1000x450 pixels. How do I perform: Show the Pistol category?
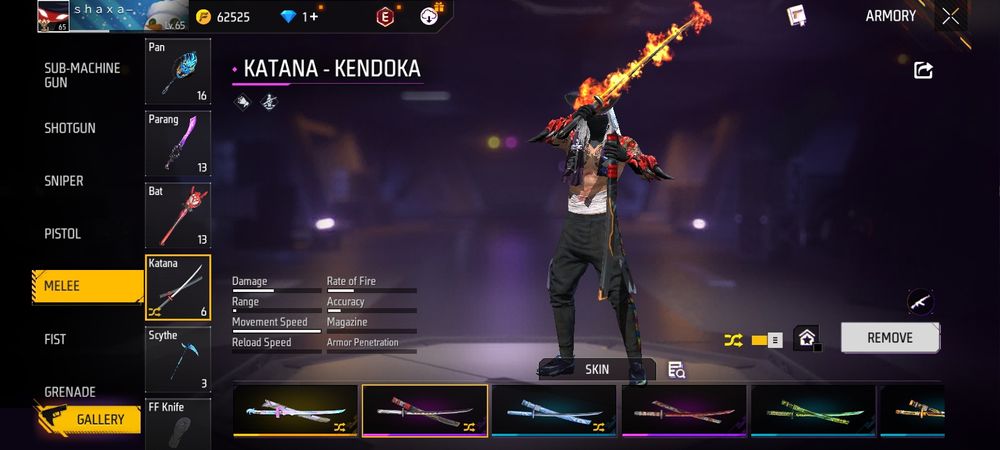click(62, 234)
